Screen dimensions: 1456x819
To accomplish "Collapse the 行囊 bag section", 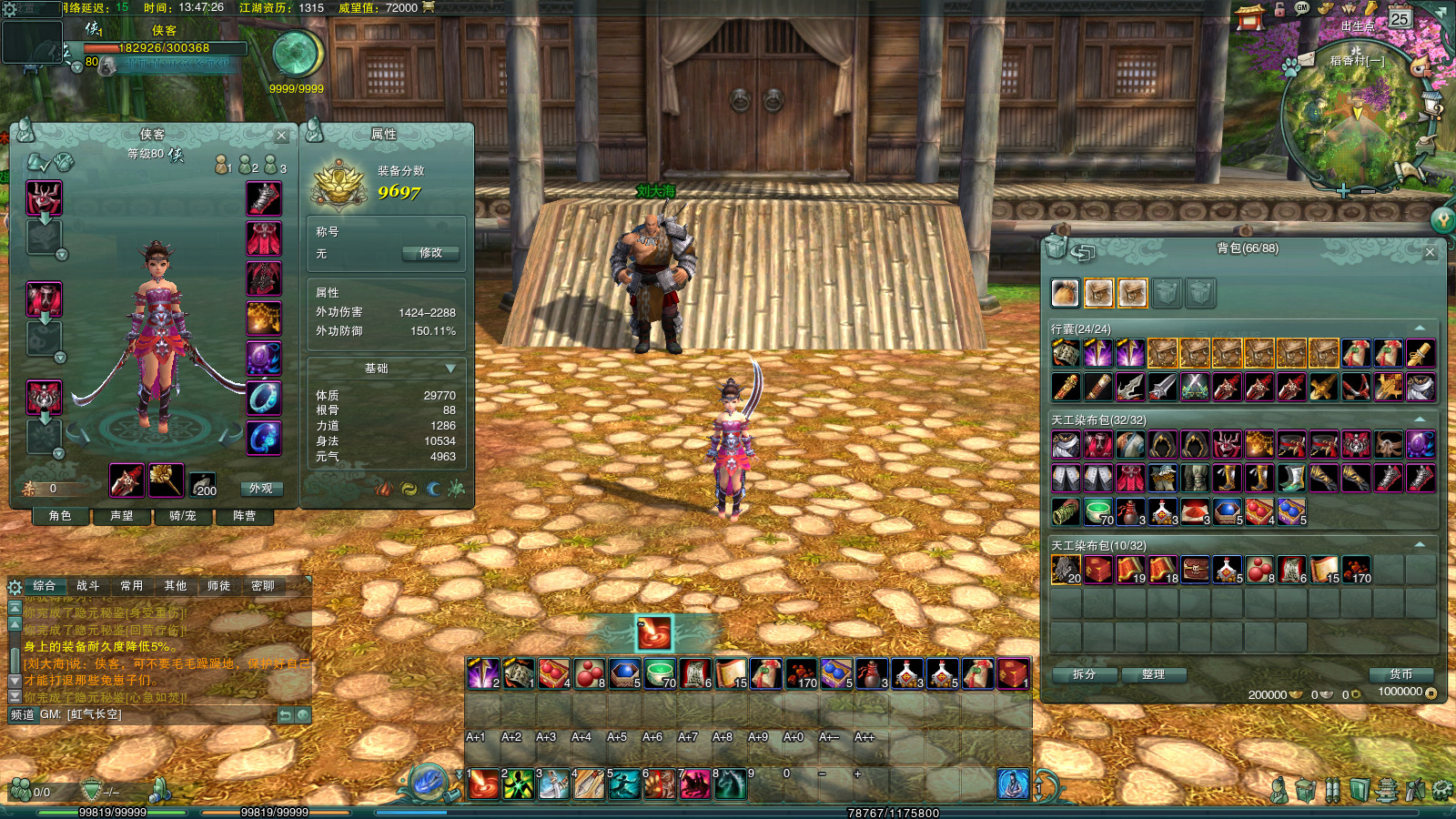I will [1420, 329].
